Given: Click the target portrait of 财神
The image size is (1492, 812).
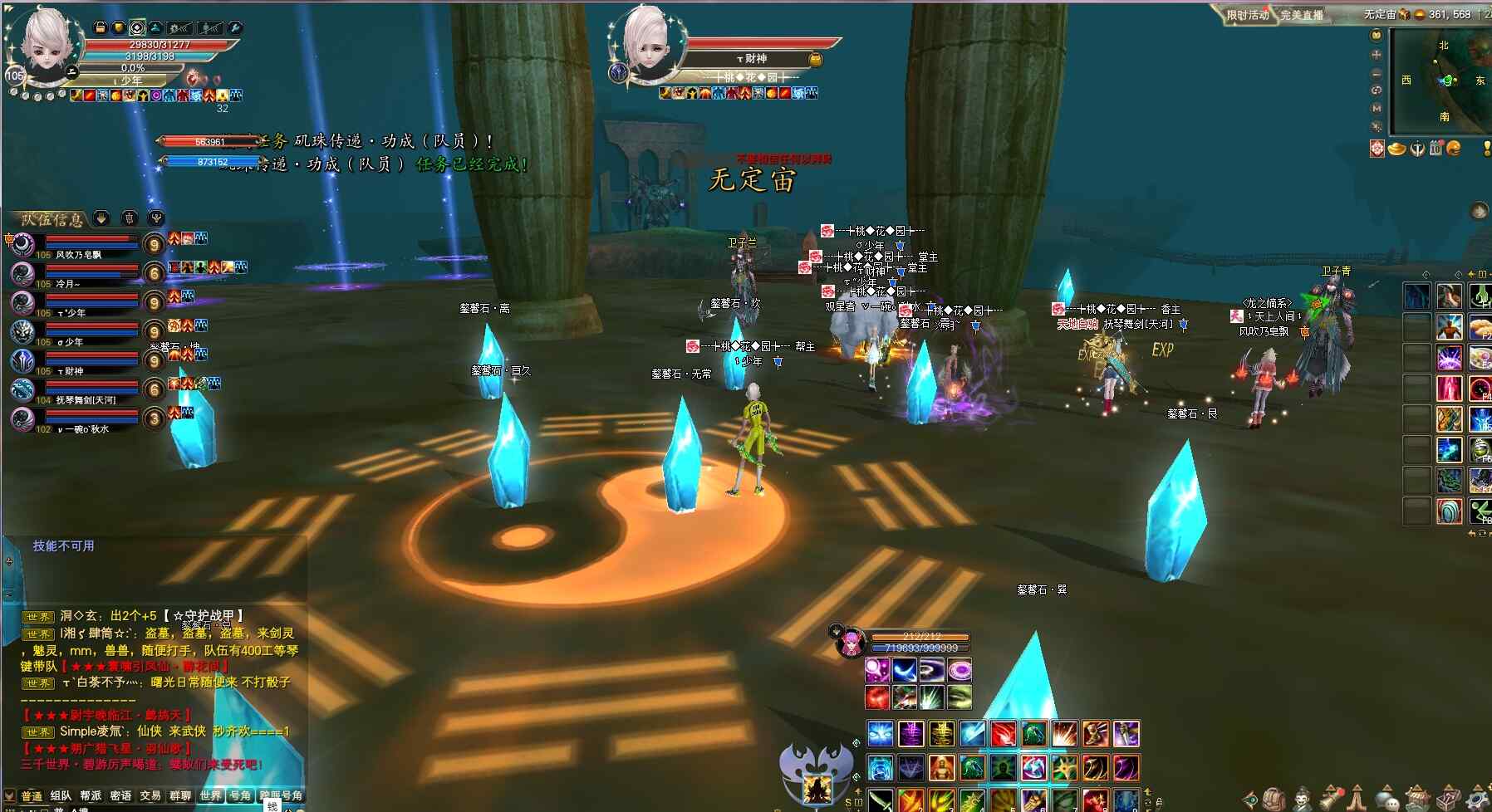Looking at the screenshot, I should [647, 43].
